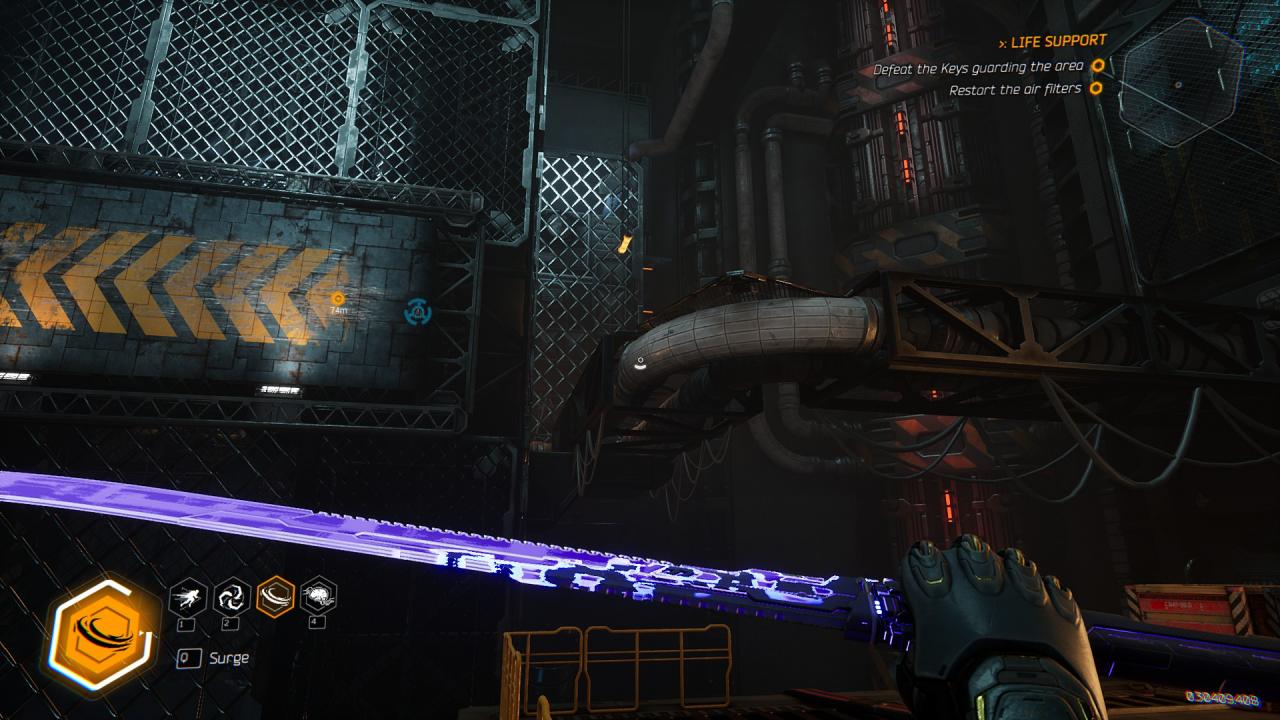Select the blue circular objective marker
Screen dimensions: 1280x720
point(418,312)
